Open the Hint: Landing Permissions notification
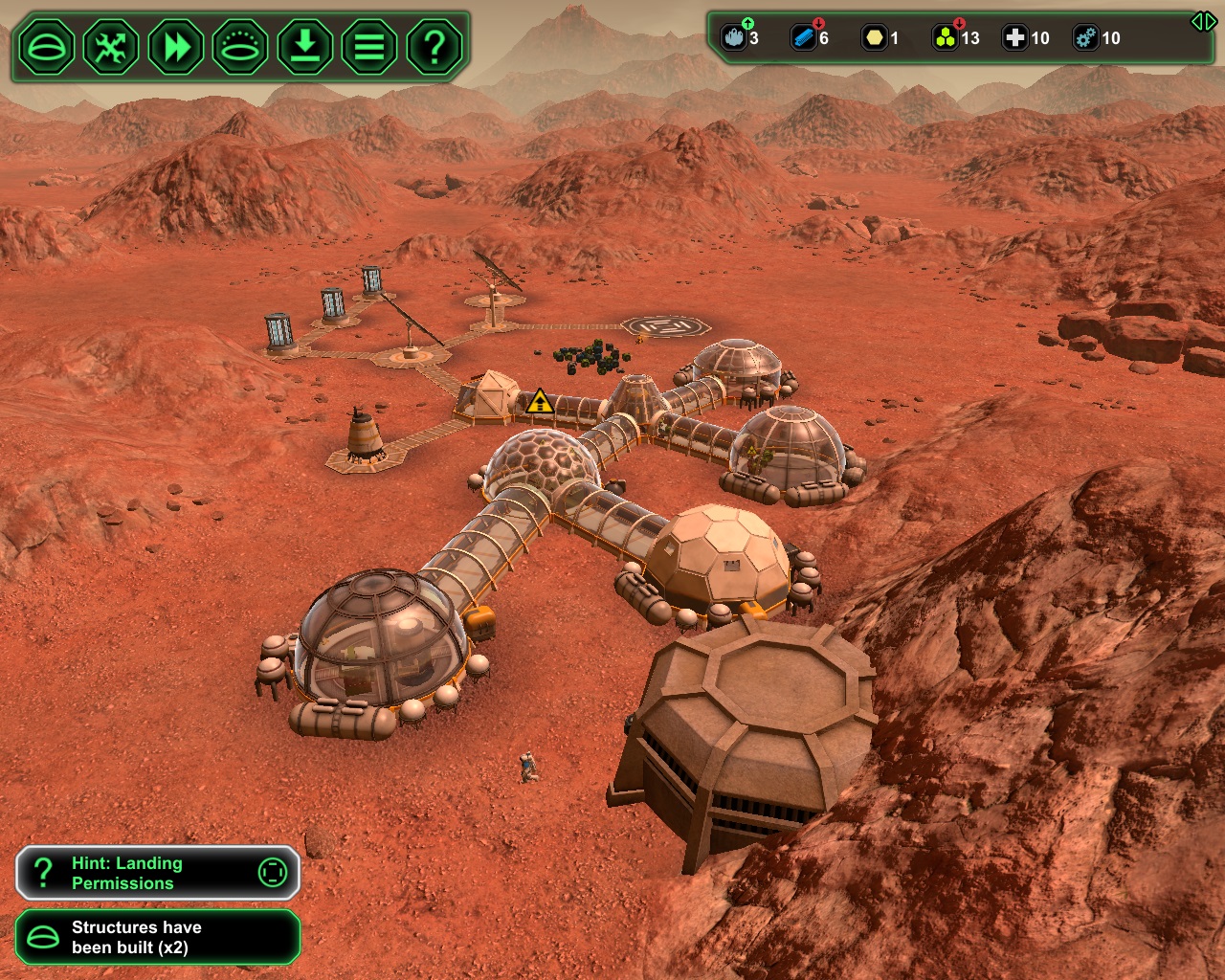 pos(158,873)
